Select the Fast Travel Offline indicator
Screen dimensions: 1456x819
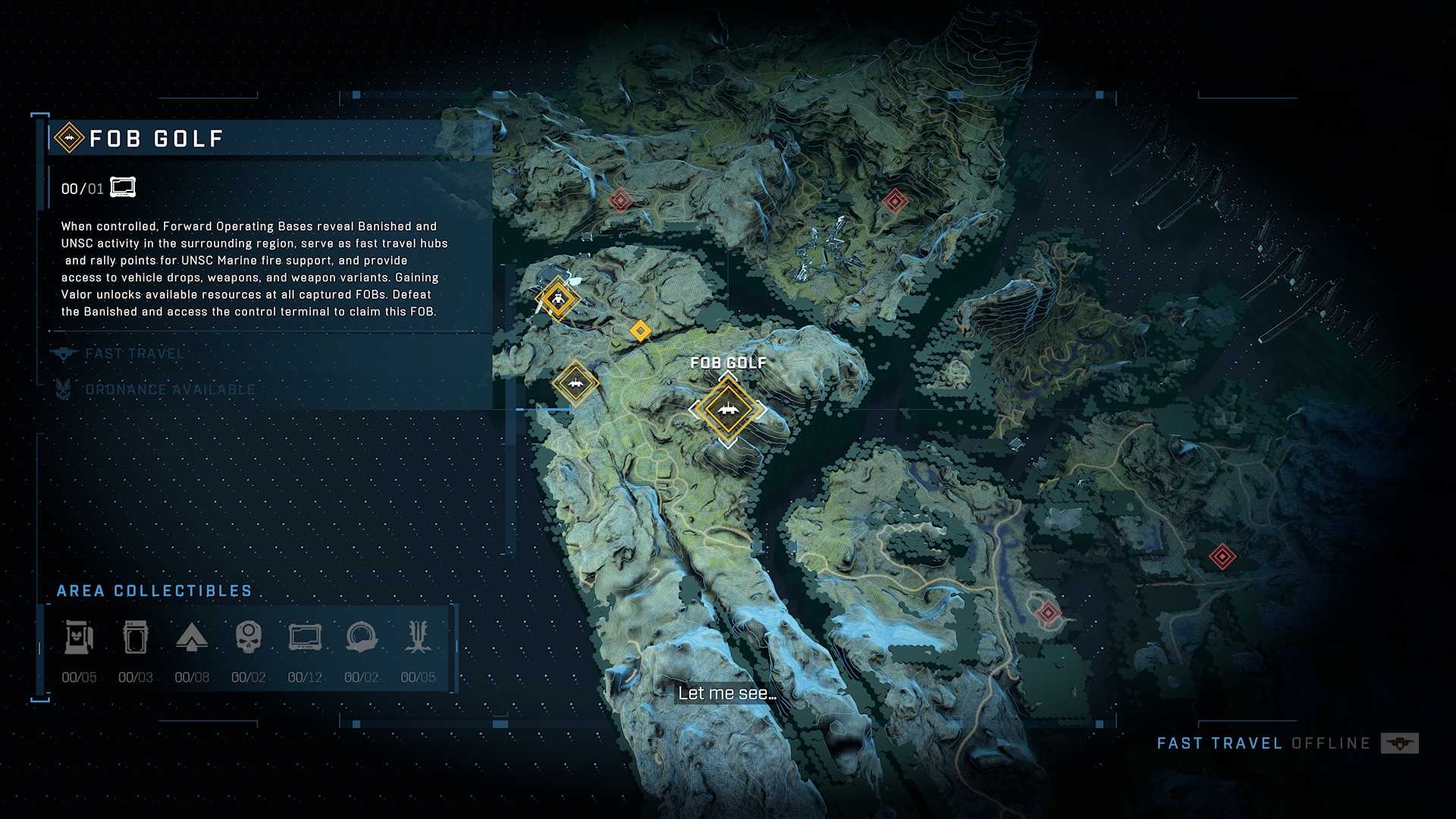coord(1286,743)
